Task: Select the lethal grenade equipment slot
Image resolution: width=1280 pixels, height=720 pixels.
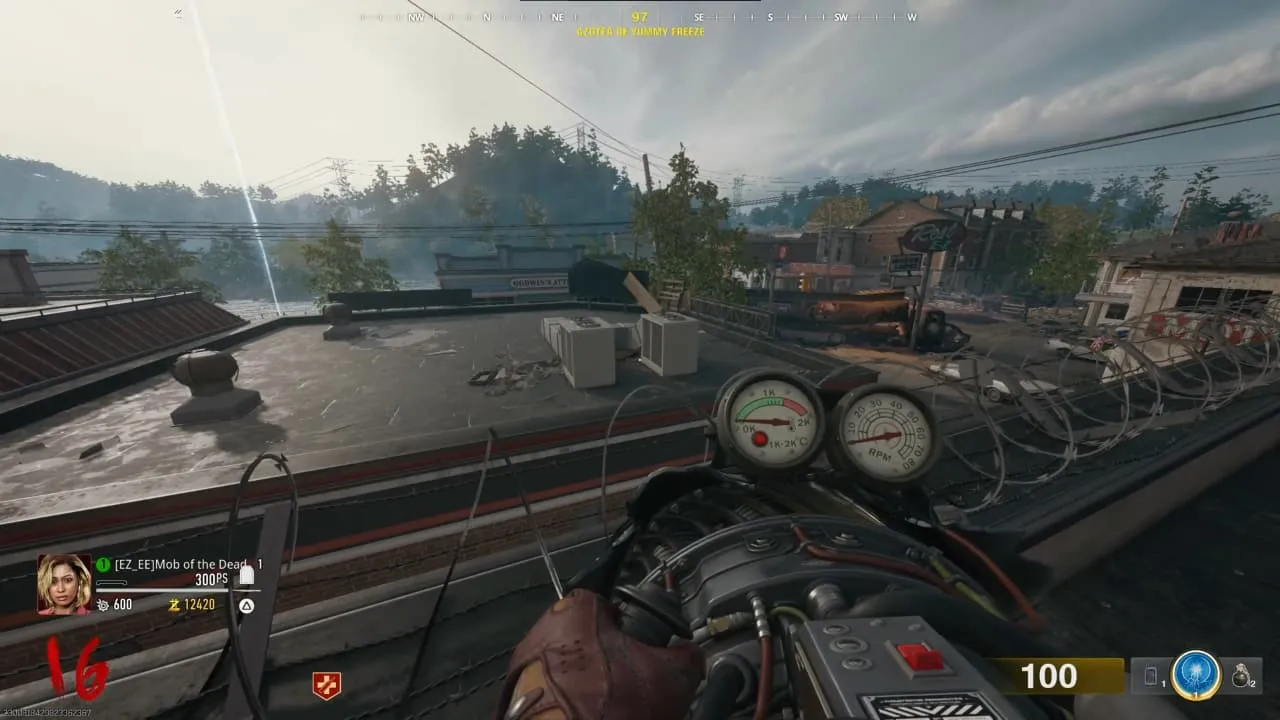Action: [x=1243, y=677]
